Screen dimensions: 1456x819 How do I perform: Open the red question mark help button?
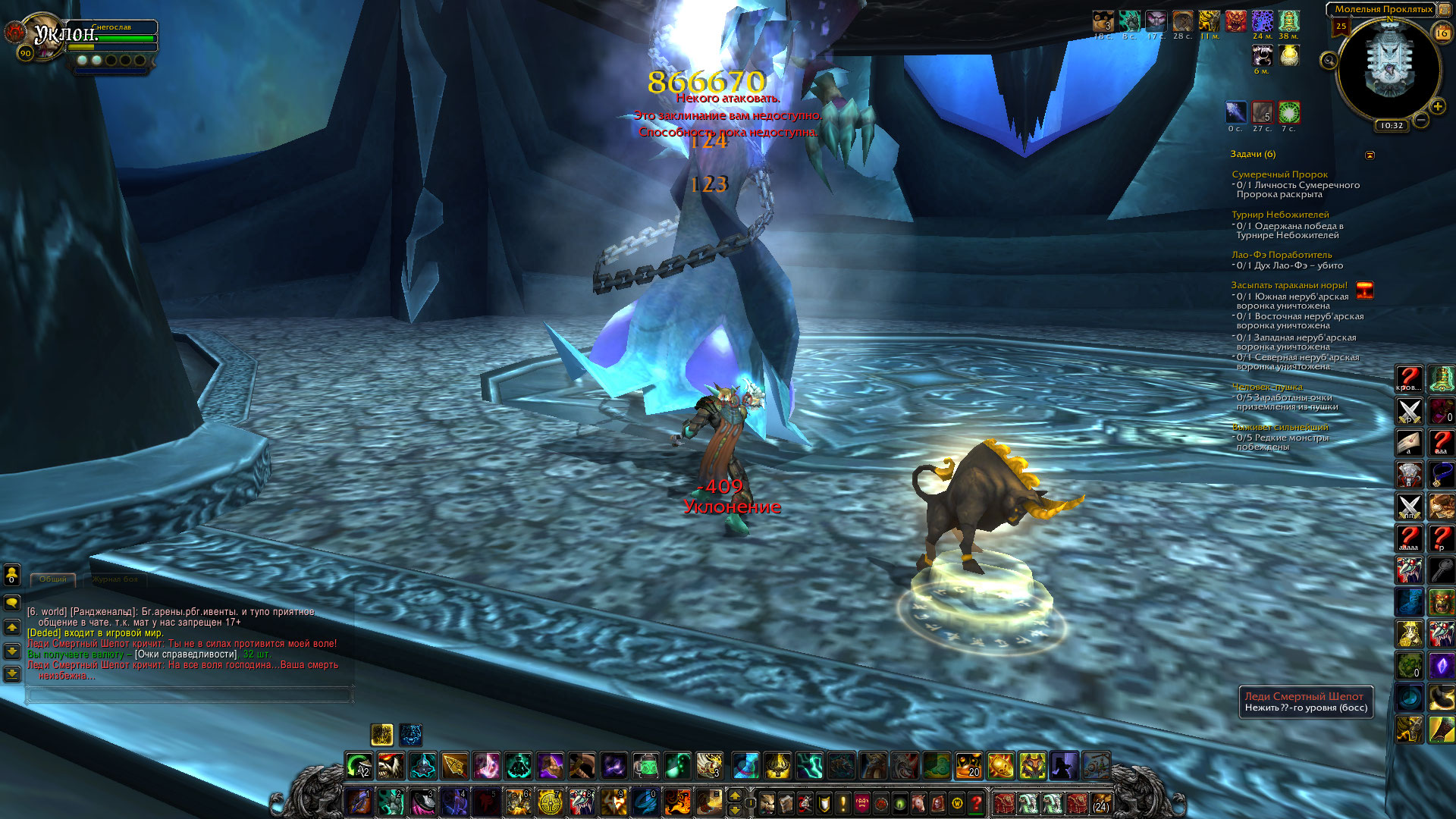click(x=977, y=803)
